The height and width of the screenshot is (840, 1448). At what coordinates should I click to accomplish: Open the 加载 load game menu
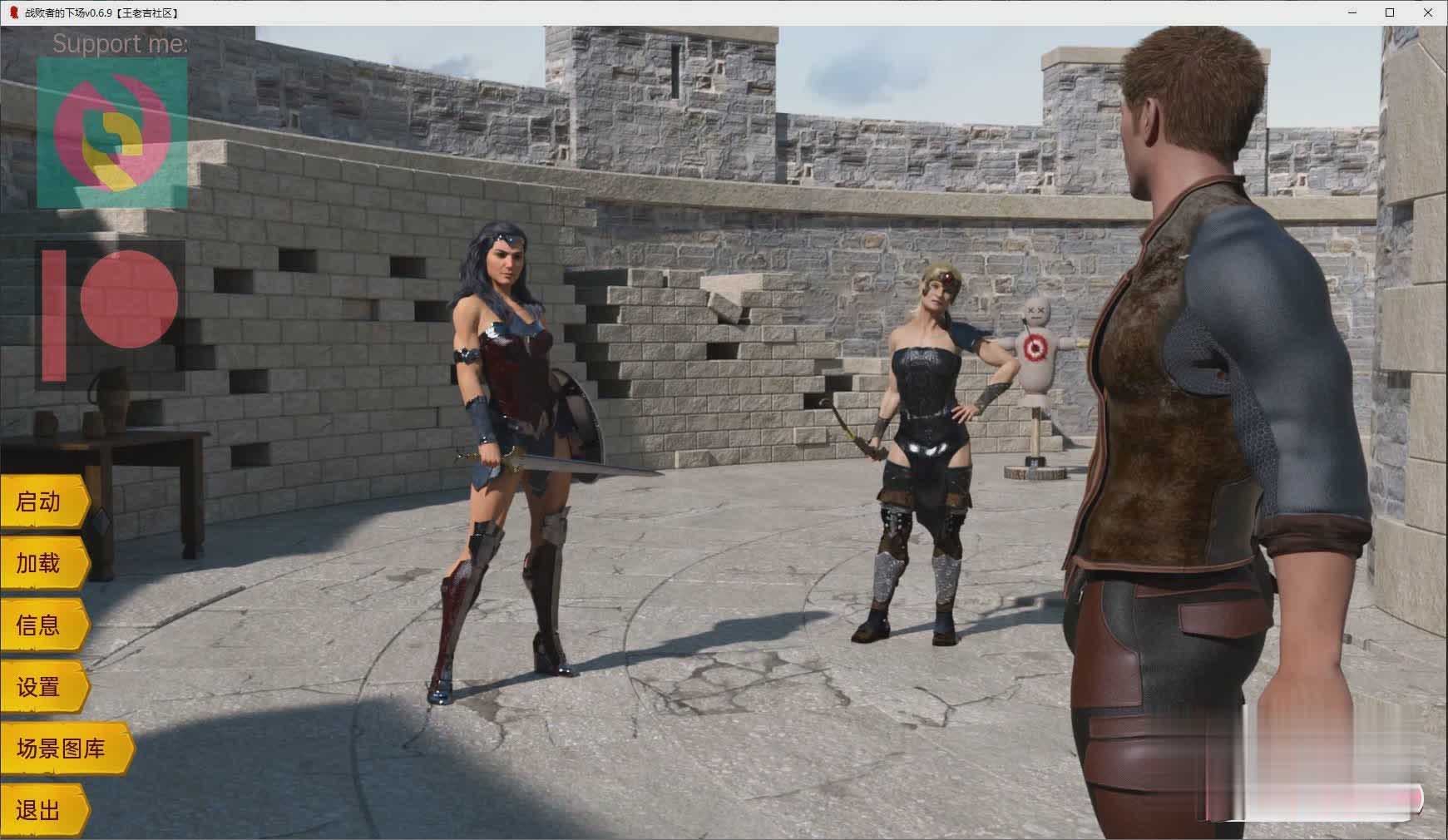(43, 563)
